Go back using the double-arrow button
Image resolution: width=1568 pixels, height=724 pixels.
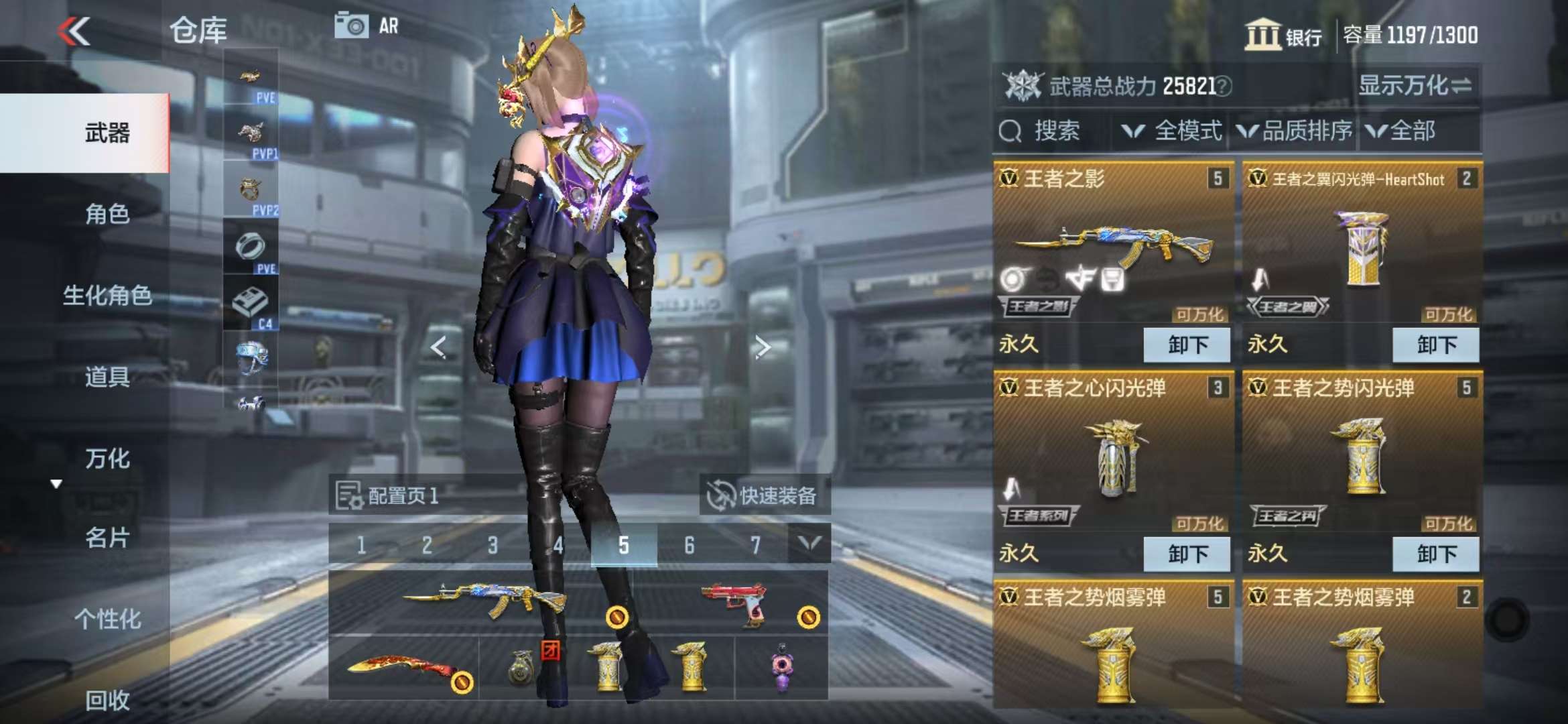[x=74, y=31]
